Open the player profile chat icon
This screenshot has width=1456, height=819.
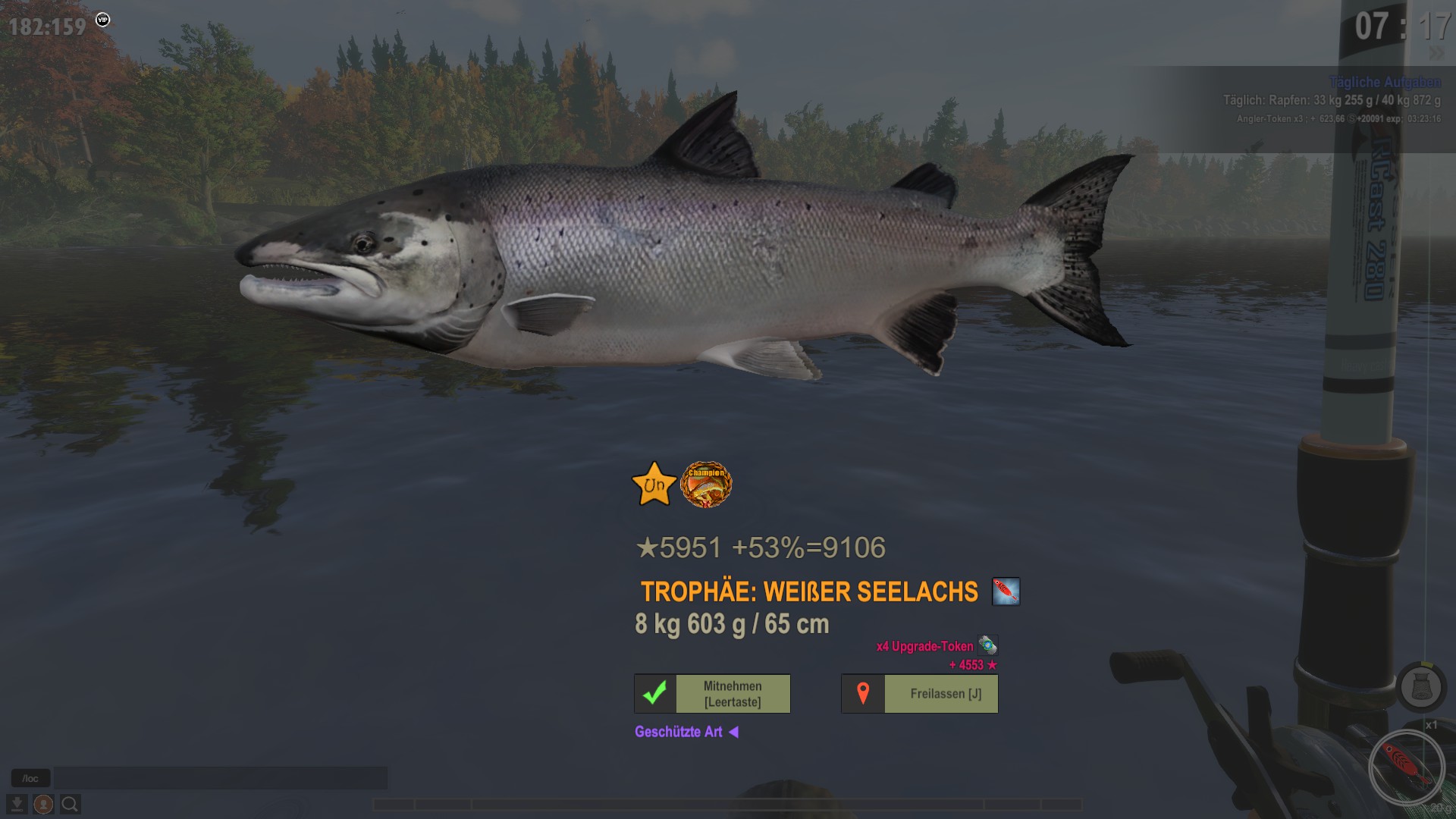click(43, 804)
